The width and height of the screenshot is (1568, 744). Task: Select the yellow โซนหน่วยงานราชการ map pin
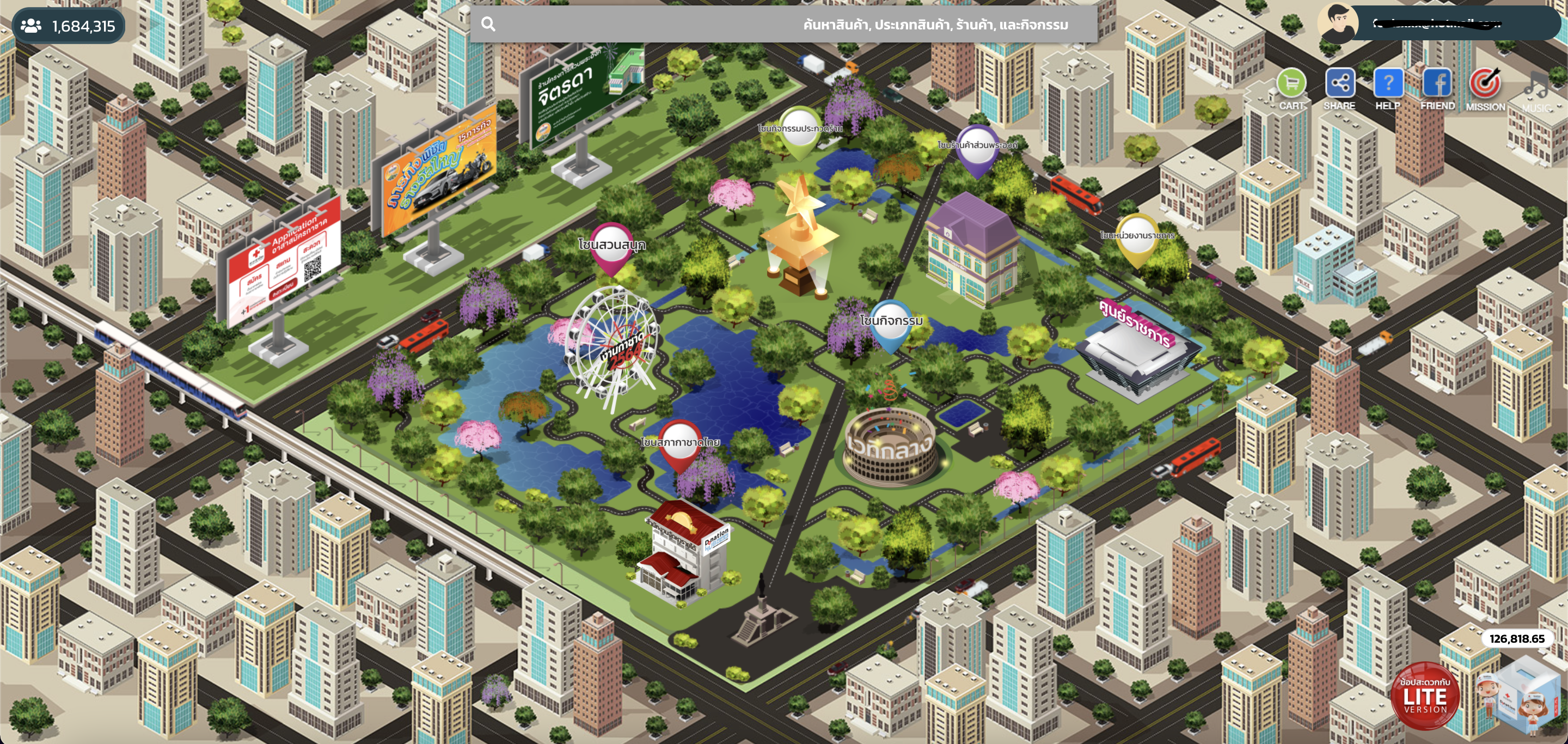tap(1136, 239)
